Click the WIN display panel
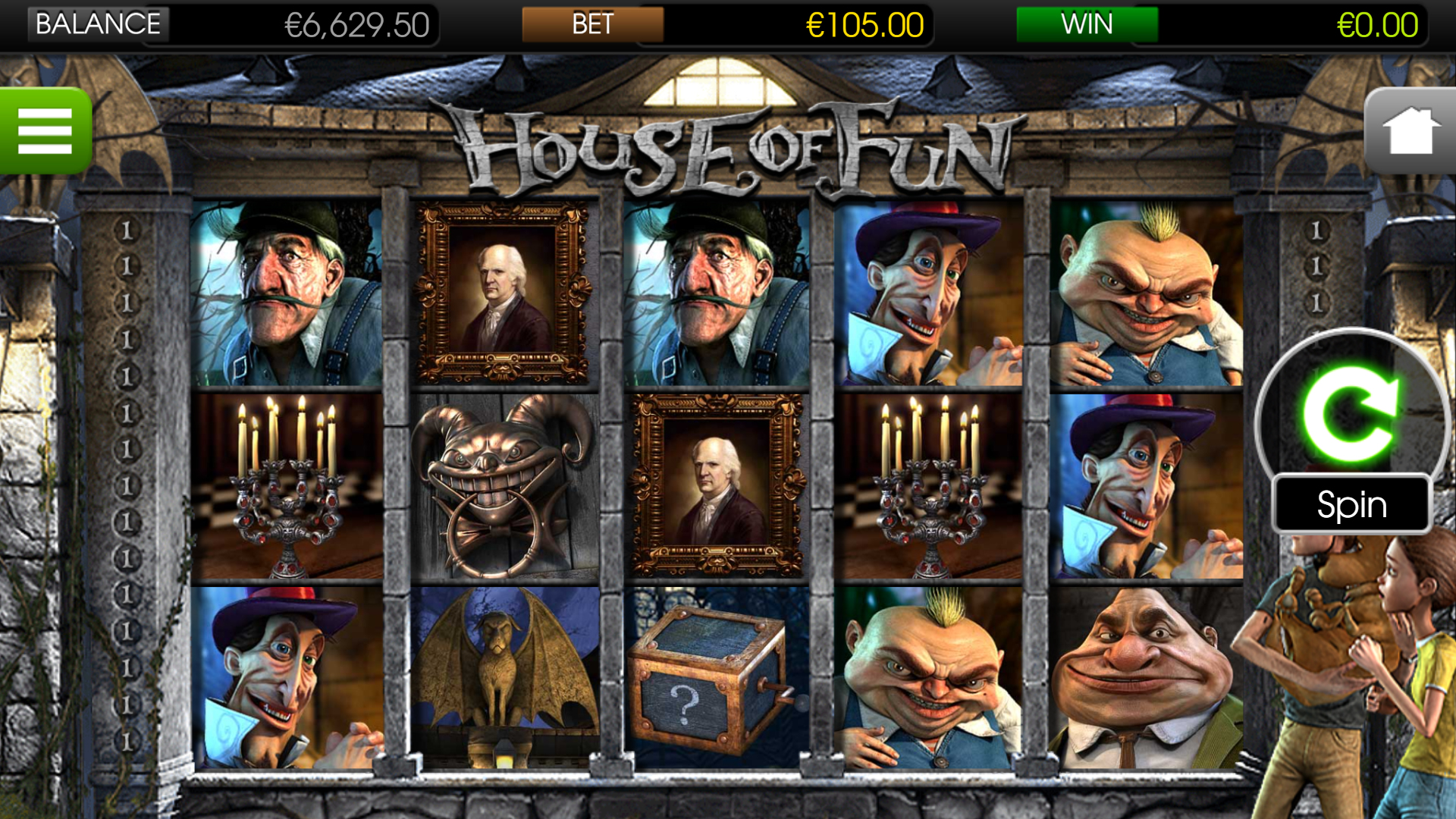 click(x=1086, y=24)
